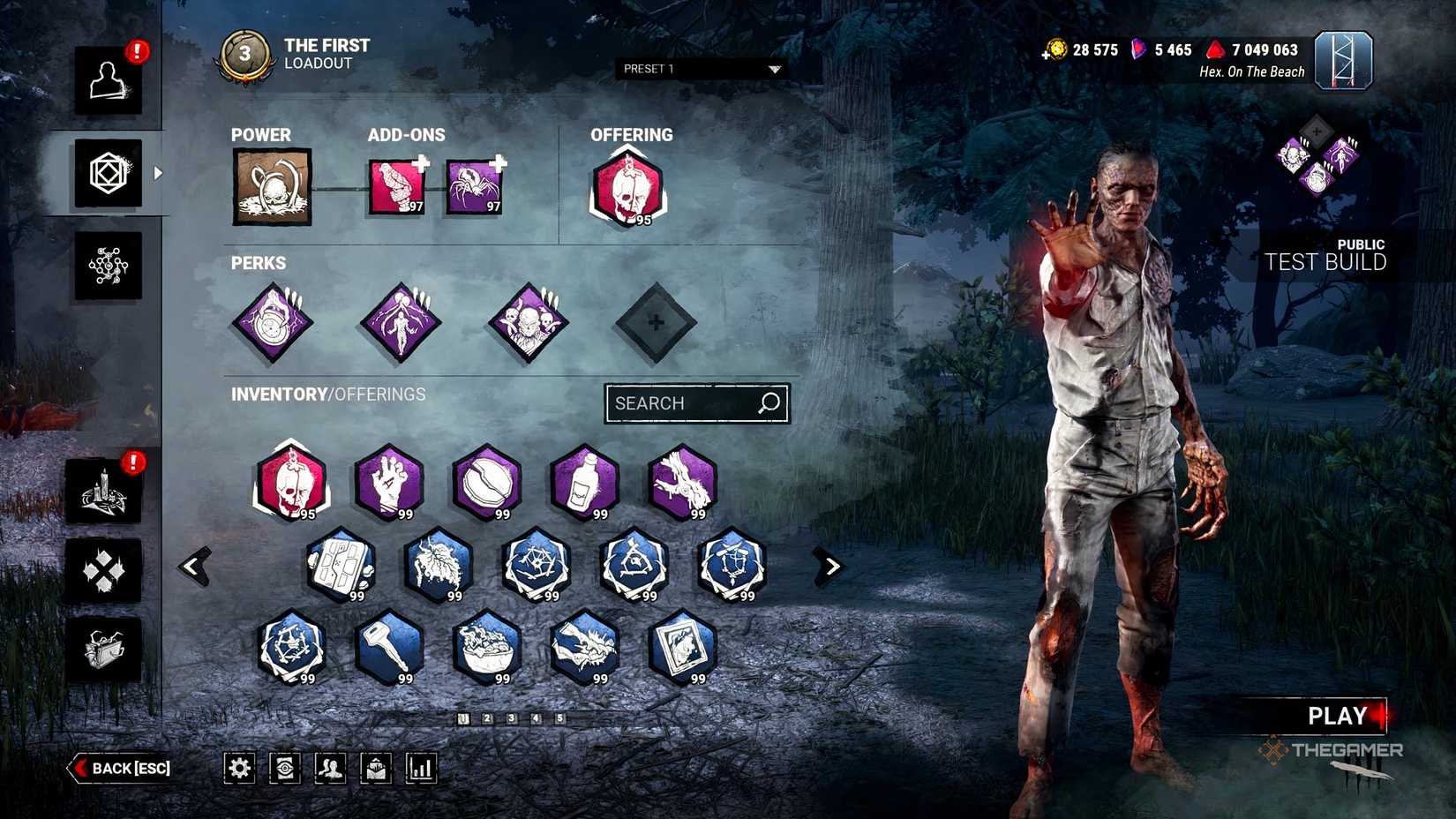1456x819 pixels.
Task: Switch to inventory page 3
Action: click(x=510, y=718)
